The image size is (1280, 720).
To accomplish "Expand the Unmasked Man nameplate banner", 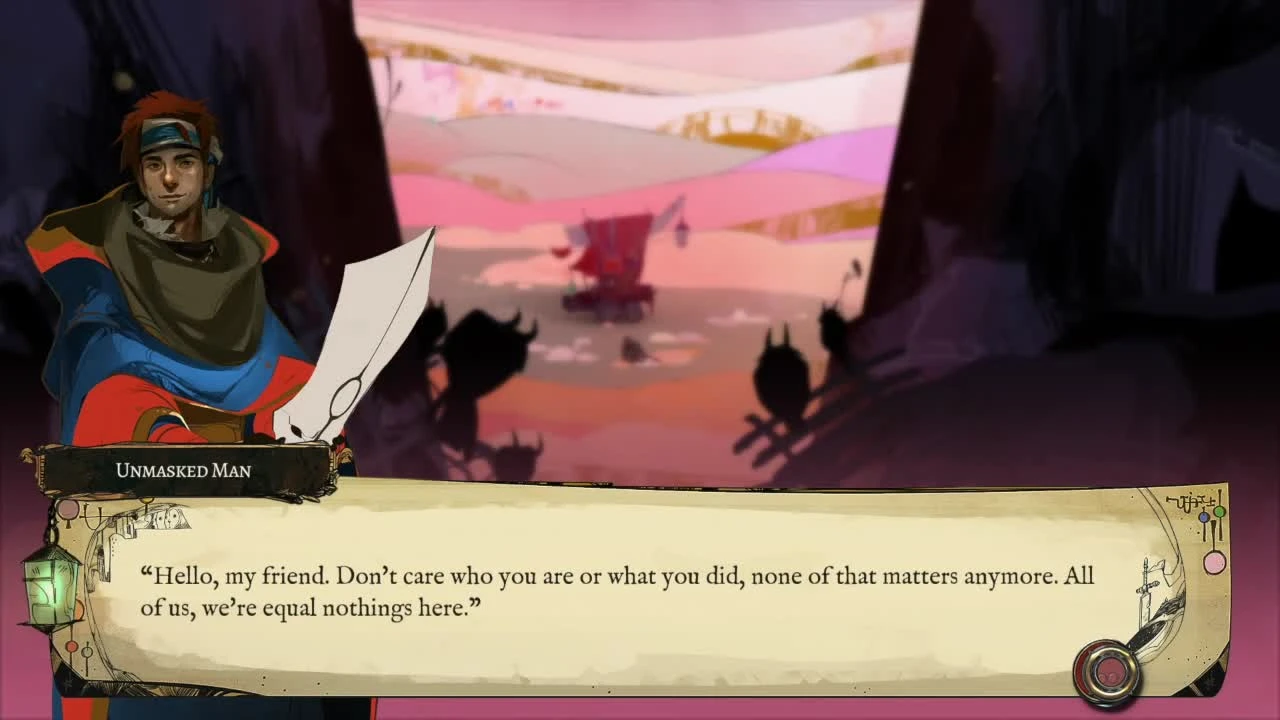I will [185, 472].
